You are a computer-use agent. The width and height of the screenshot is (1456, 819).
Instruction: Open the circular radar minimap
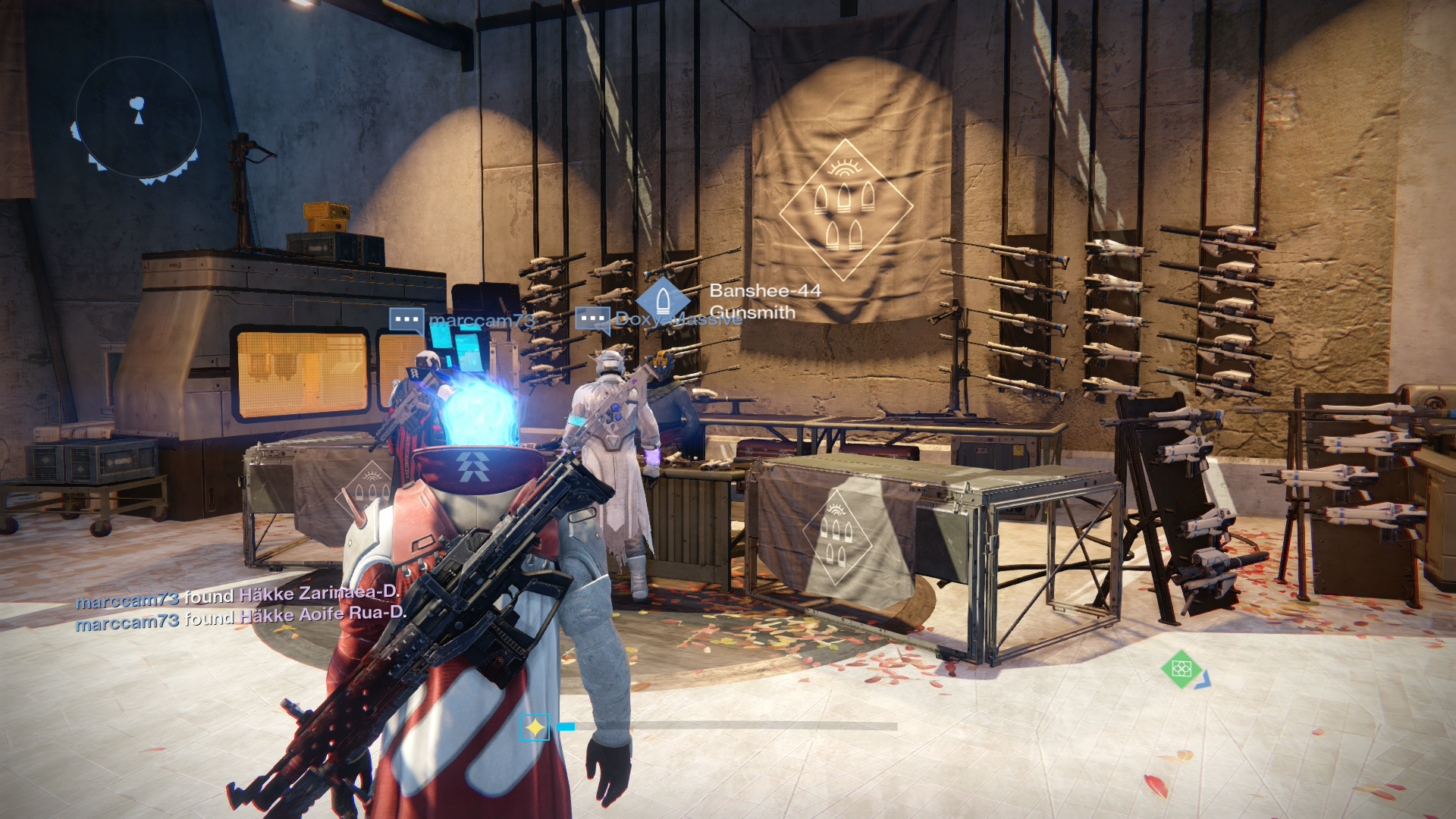click(138, 120)
